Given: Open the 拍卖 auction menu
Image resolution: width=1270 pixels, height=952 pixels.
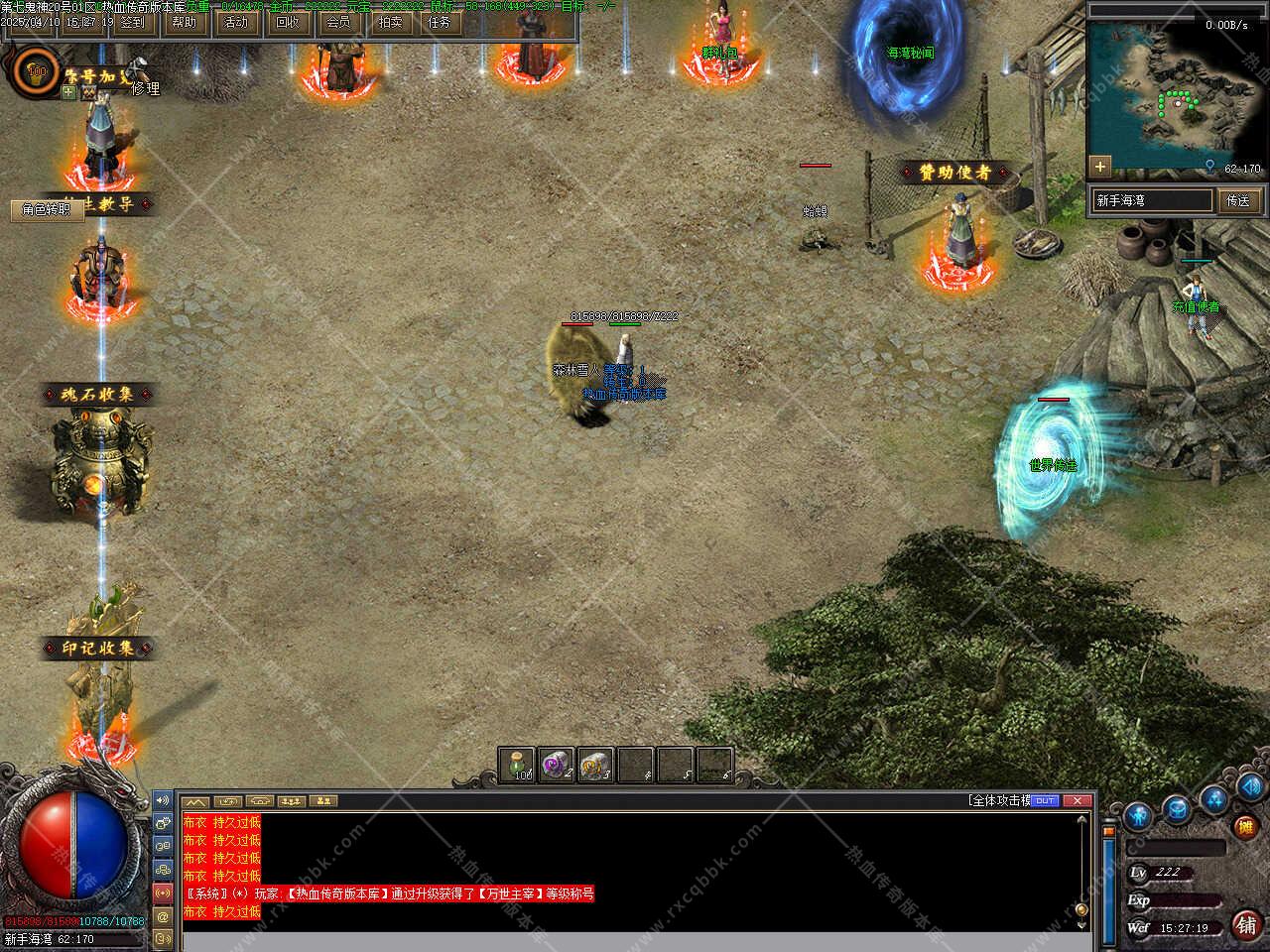Looking at the screenshot, I should pyautogui.click(x=390, y=22).
